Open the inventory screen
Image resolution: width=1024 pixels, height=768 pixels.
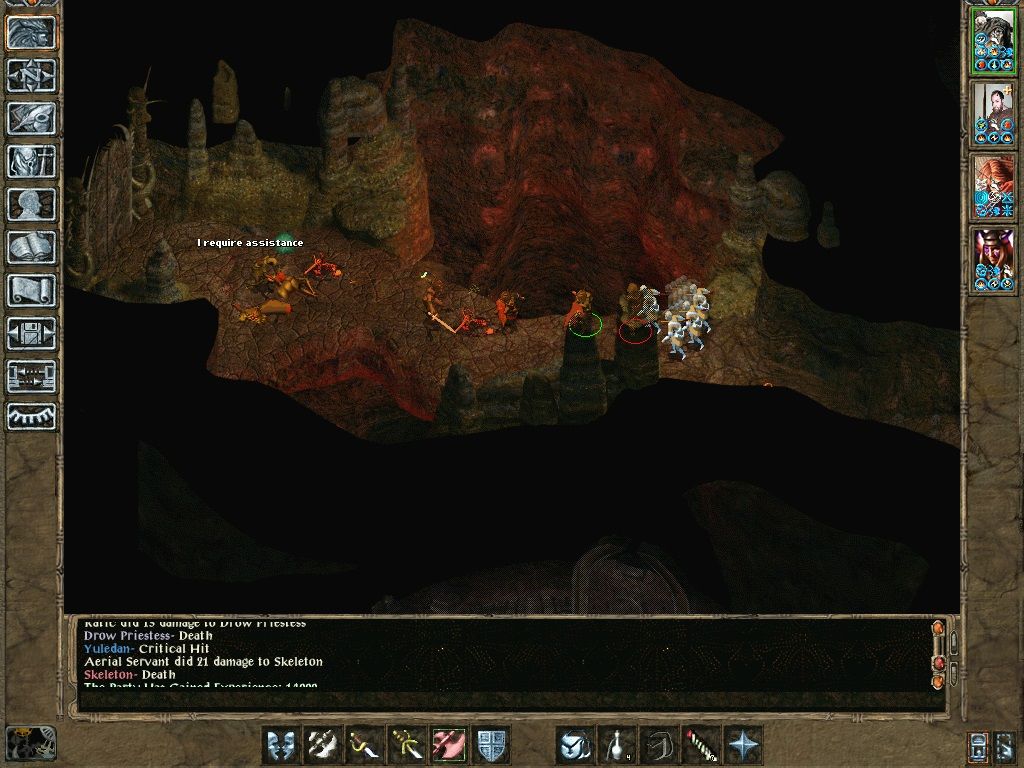[31, 161]
